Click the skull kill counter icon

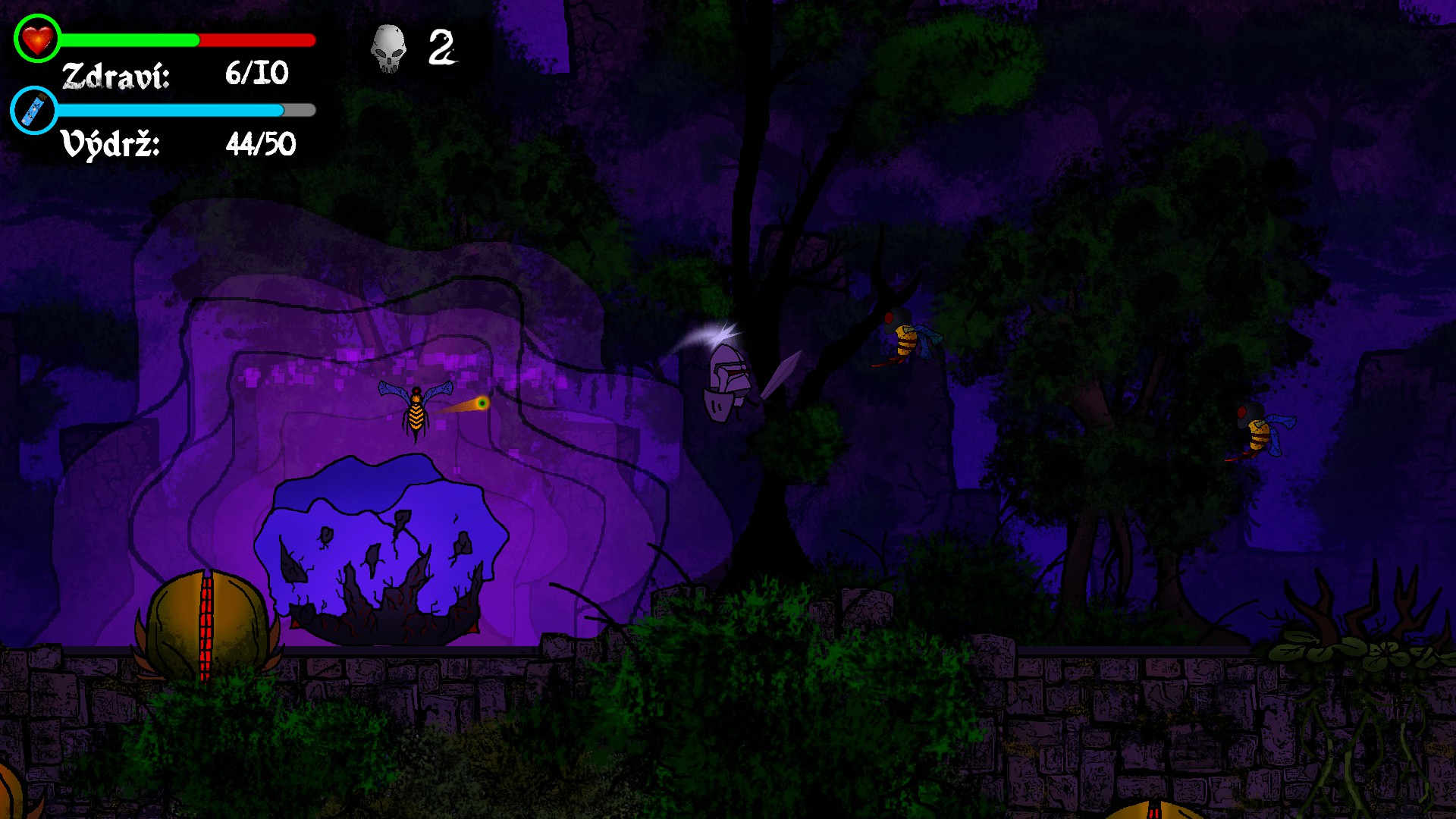tap(388, 49)
